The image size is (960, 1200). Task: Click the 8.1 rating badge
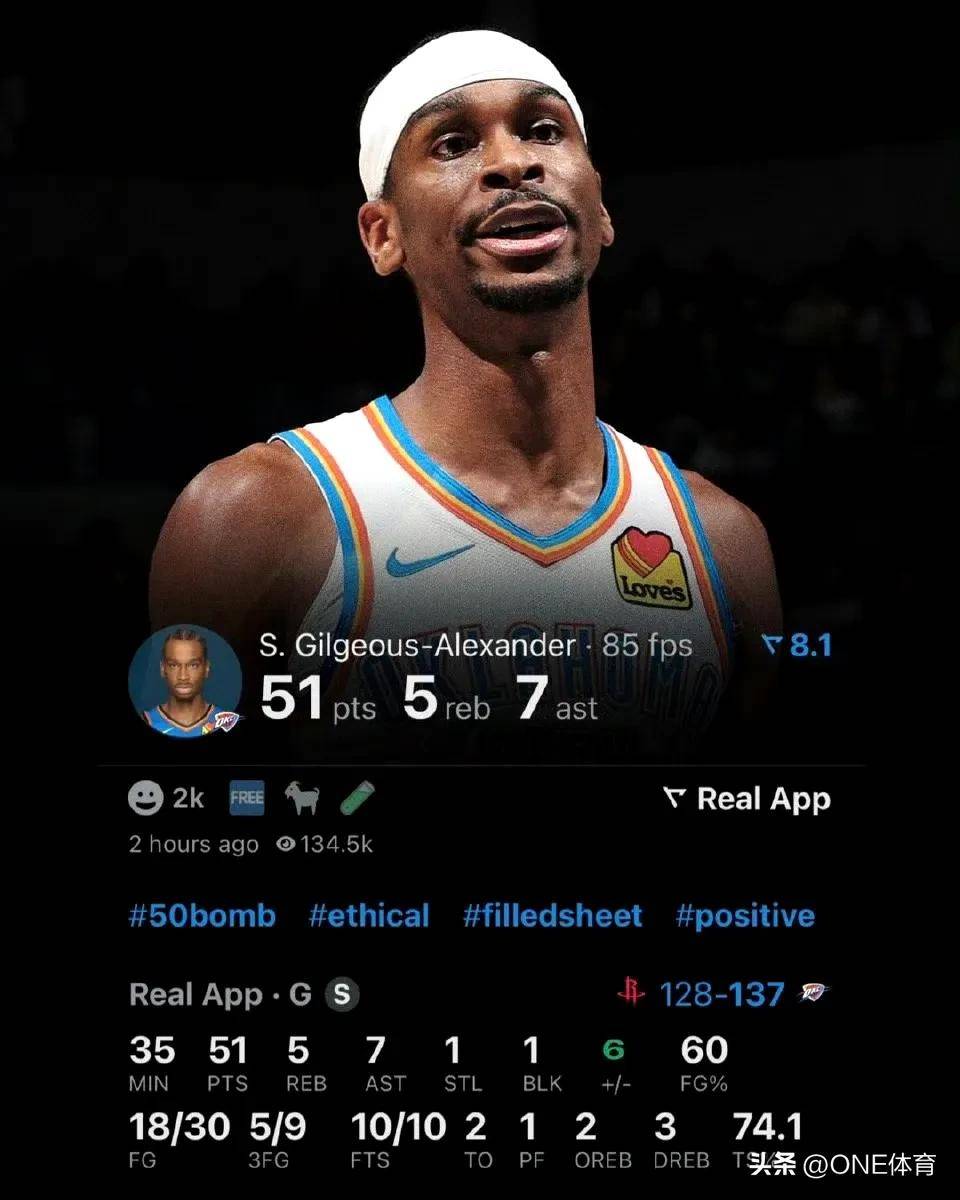[x=797, y=646]
